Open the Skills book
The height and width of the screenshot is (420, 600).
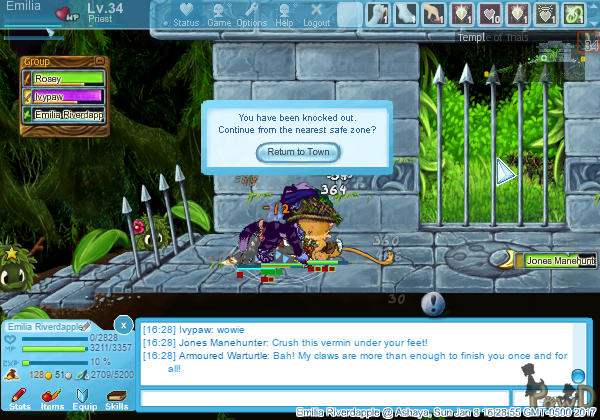116,398
